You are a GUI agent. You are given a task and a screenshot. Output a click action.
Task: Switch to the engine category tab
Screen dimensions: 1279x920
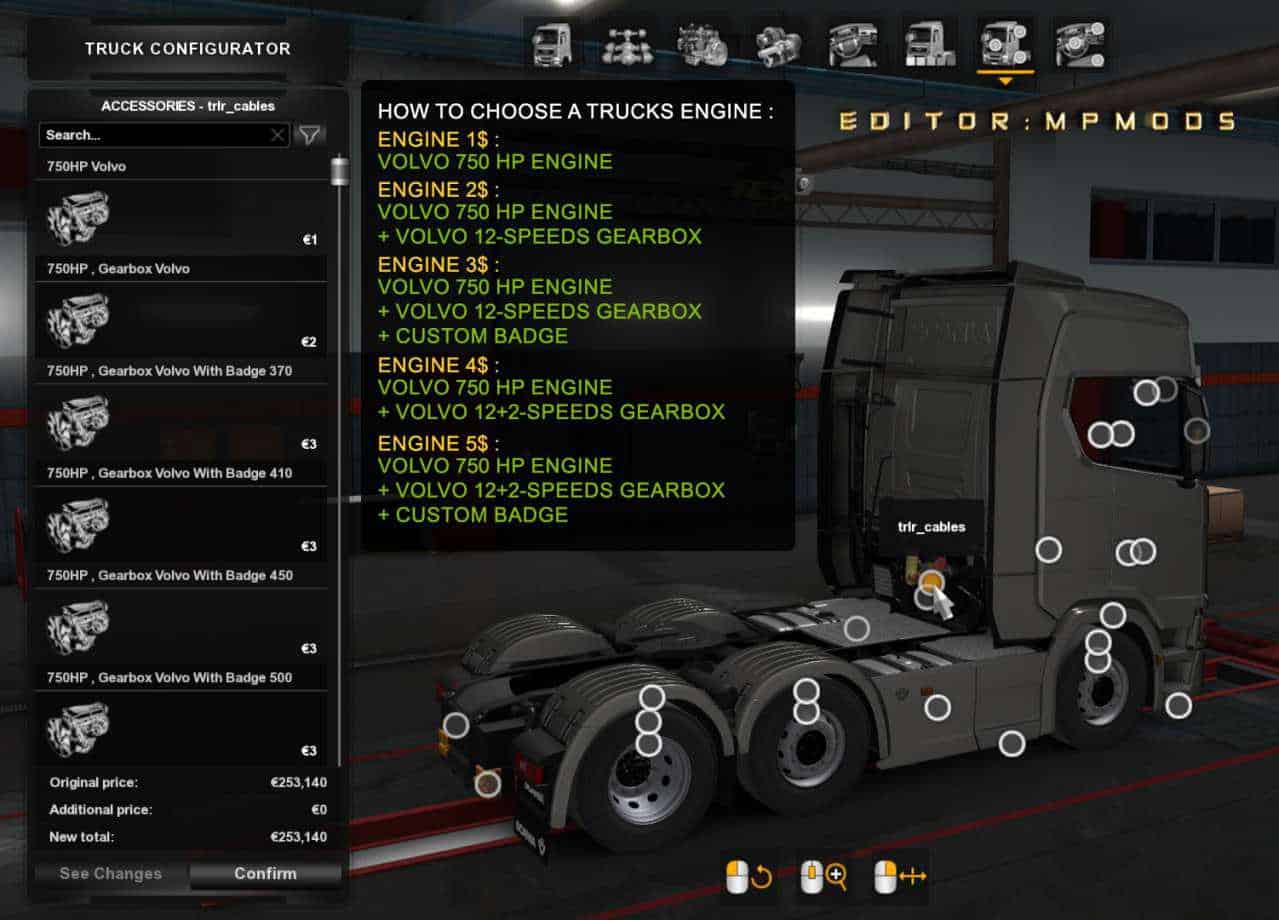click(702, 45)
